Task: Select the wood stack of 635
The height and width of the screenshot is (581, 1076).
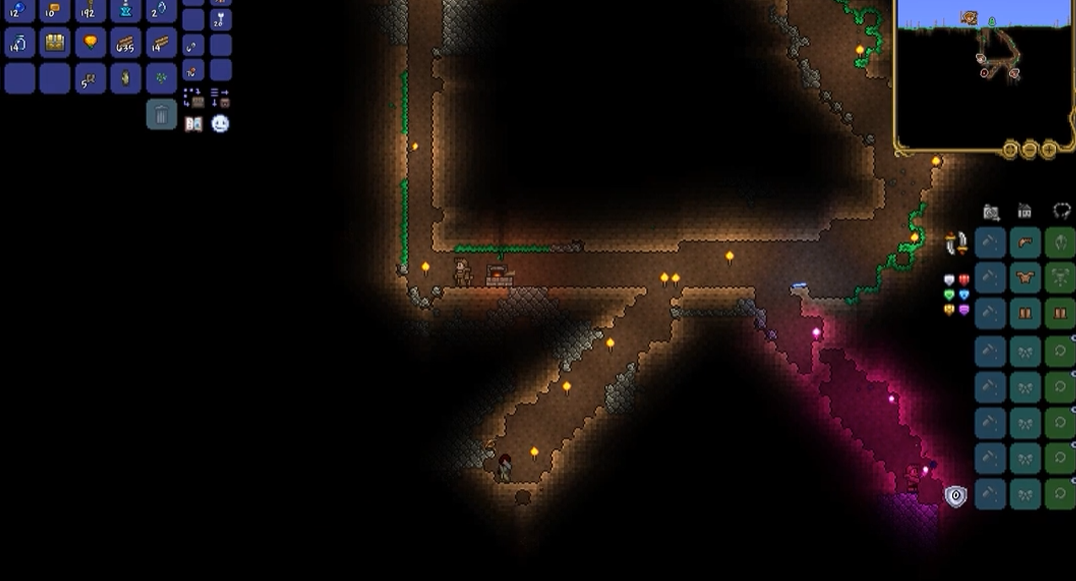Action: tap(126, 43)
